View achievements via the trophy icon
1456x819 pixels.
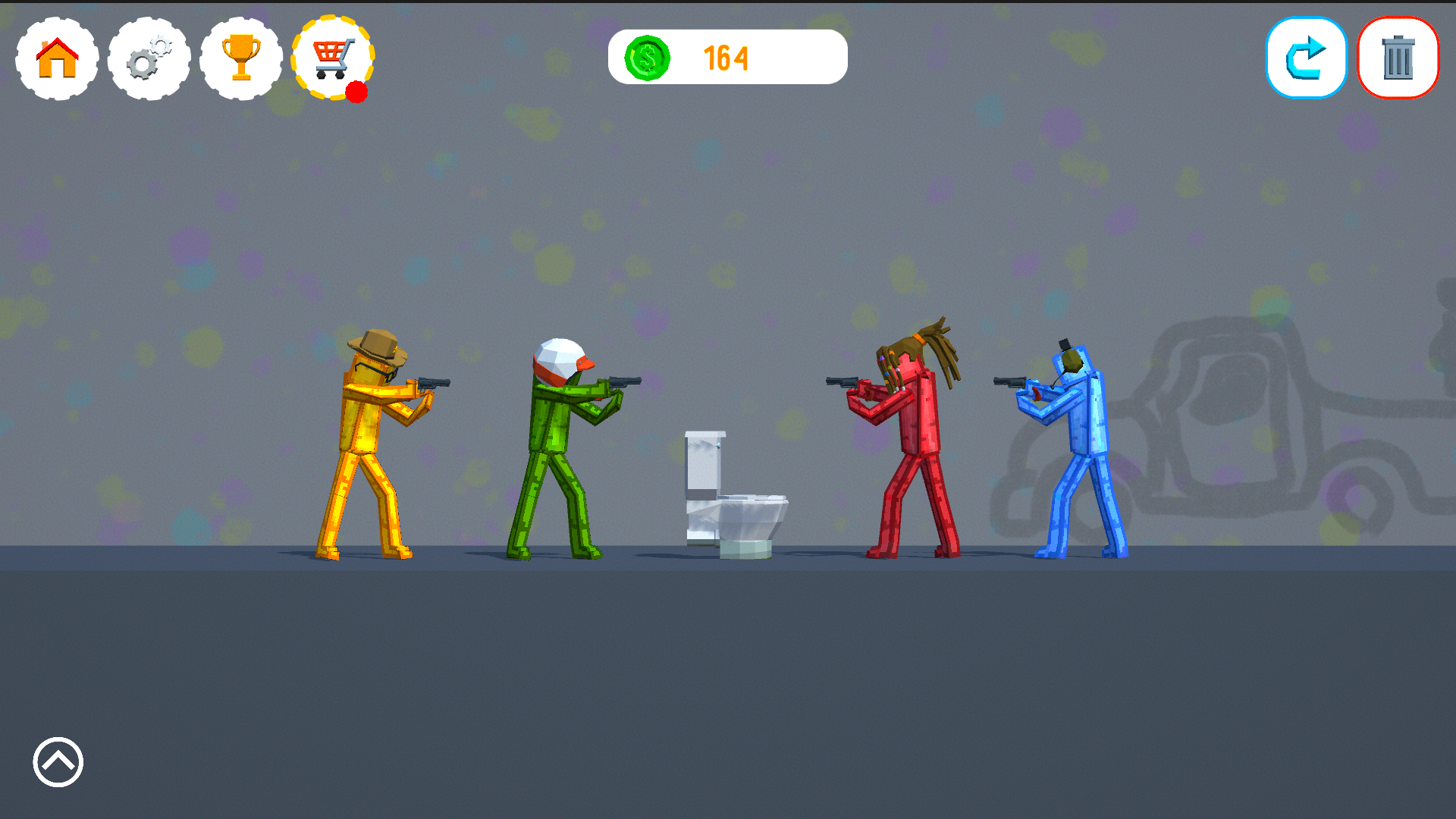(x=240, y=58)
